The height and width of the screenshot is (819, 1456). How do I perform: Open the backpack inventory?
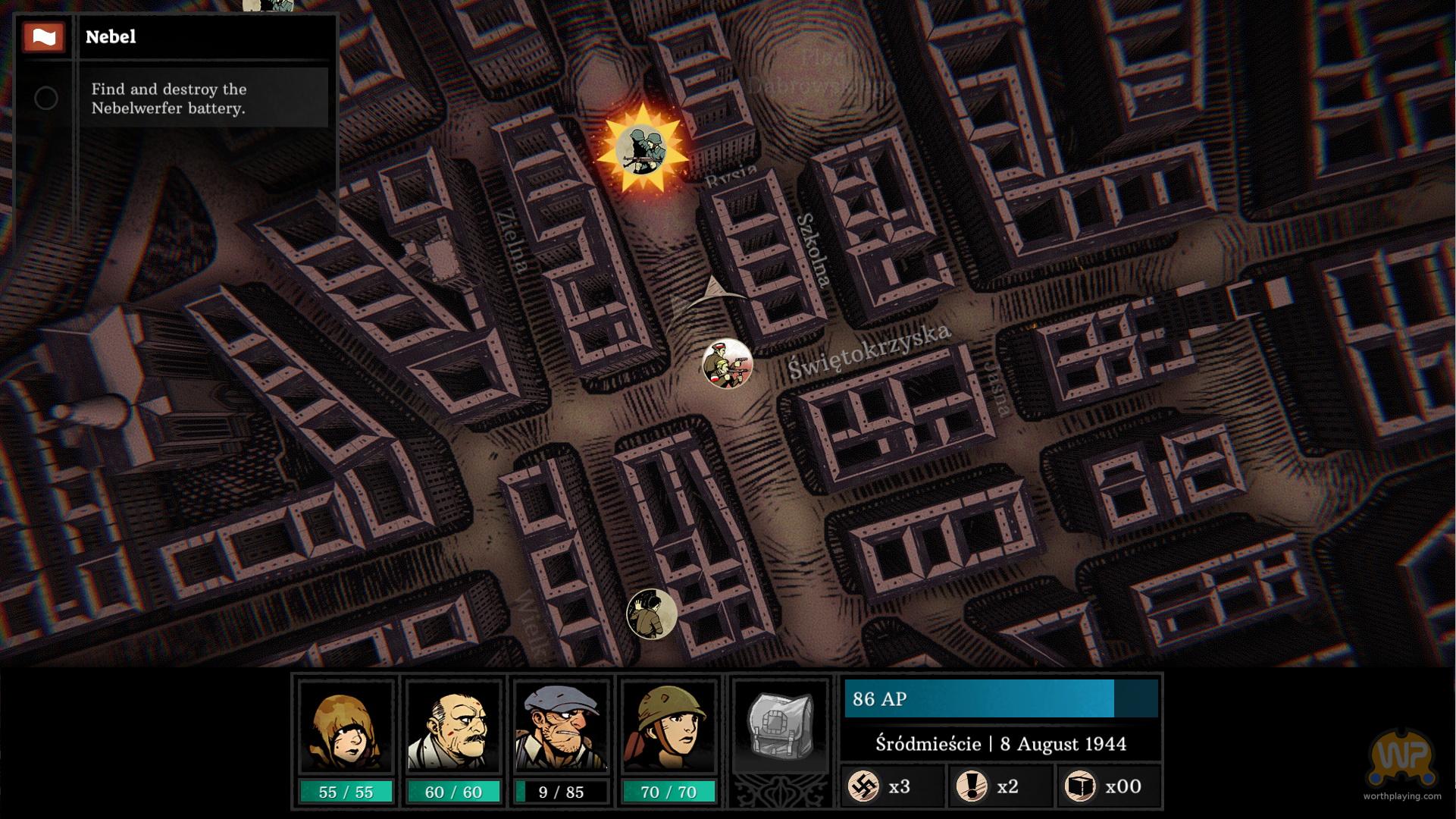pyautogui.click(x=780, y=726)
